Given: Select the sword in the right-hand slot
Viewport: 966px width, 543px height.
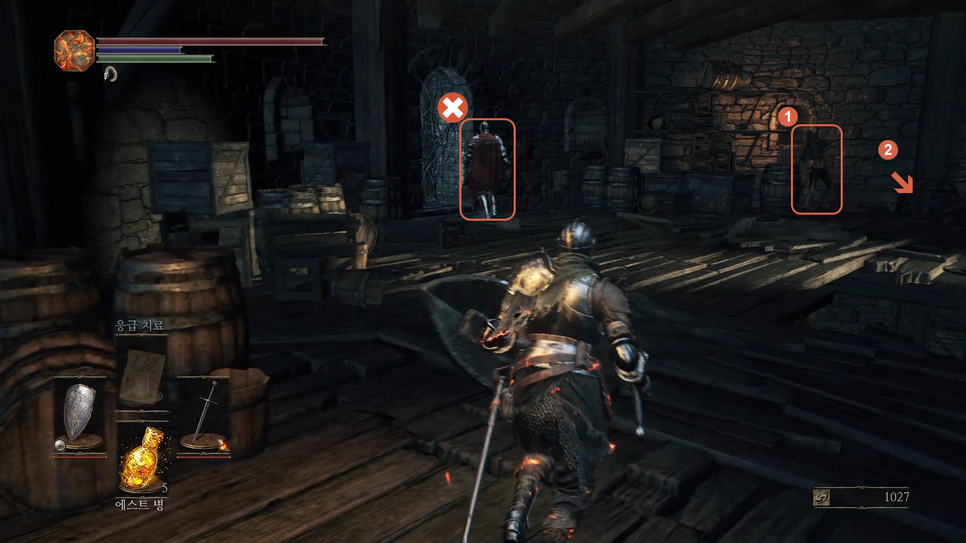Looking at the screenshot, I should [203, 412].
